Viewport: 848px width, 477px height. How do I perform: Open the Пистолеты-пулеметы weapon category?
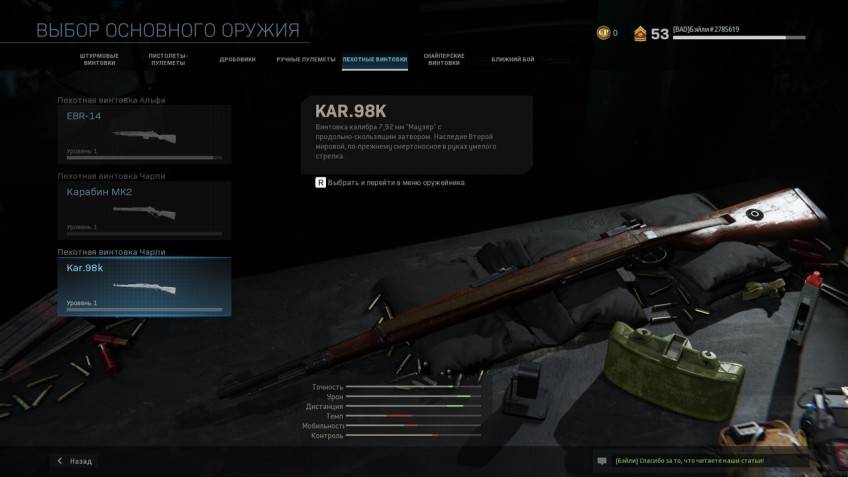pos(168,59)
